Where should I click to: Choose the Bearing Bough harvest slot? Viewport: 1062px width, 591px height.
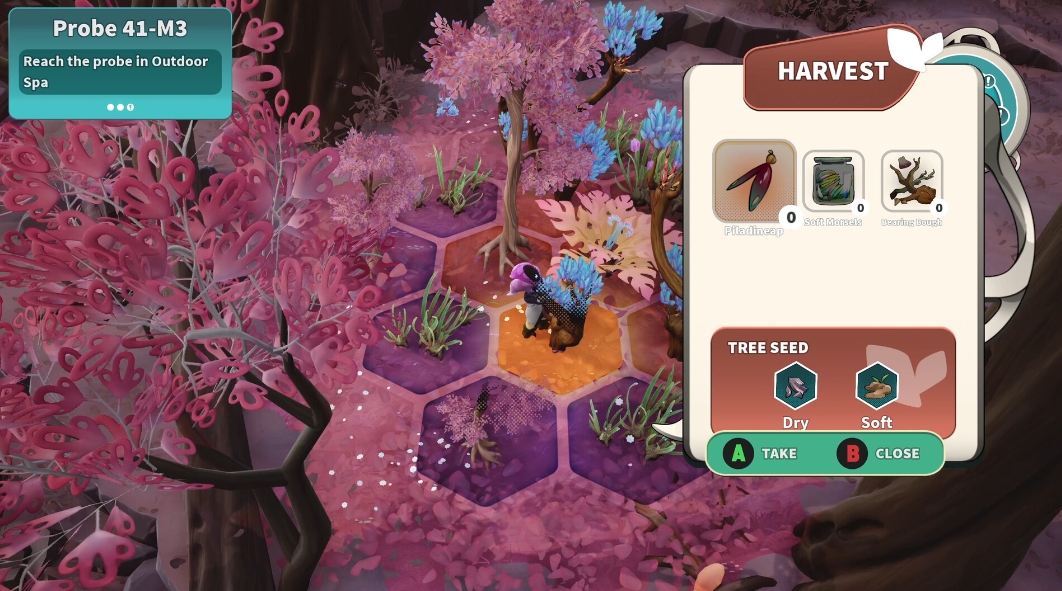(911, 182)
